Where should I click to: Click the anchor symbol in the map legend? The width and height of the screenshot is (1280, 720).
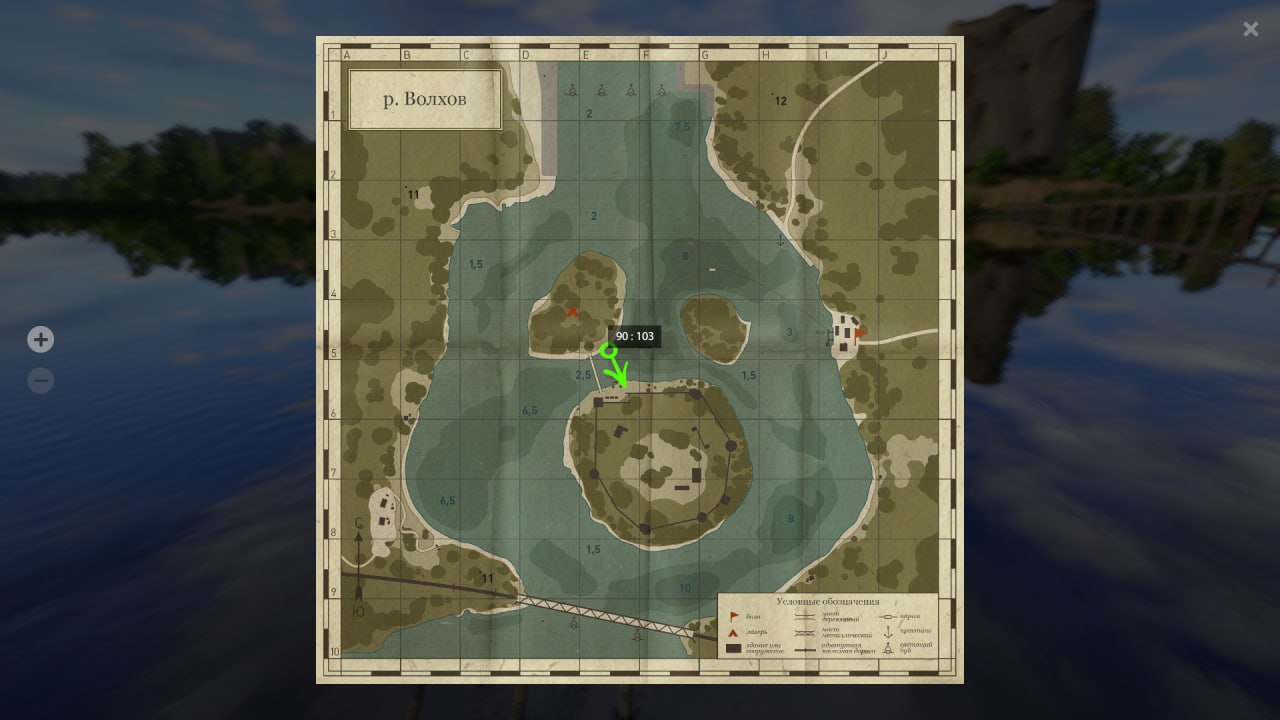pyautogui.click(x=888, y=631)
